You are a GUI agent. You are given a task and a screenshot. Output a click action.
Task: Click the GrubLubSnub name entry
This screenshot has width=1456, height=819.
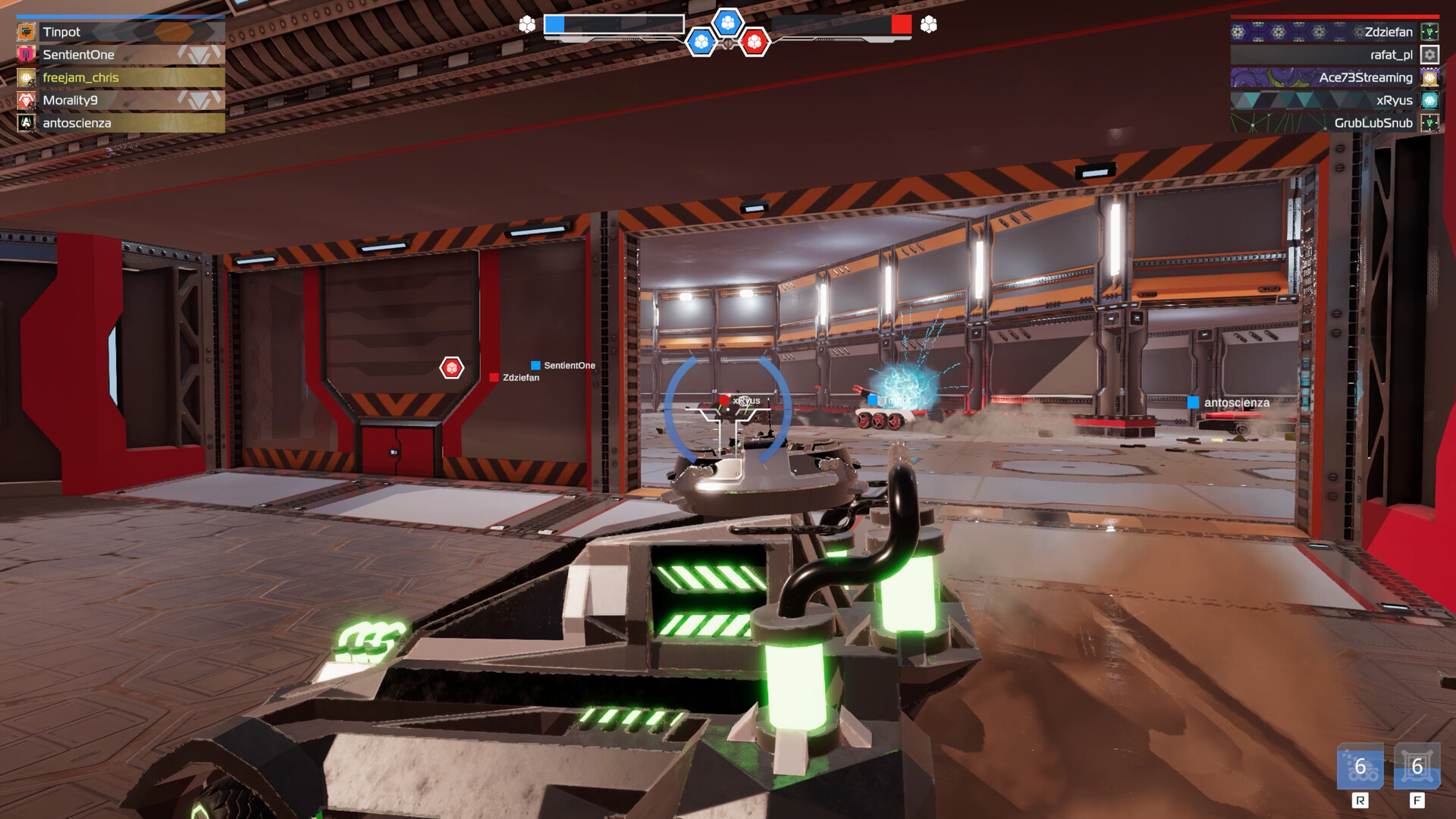pos(1373,123)
